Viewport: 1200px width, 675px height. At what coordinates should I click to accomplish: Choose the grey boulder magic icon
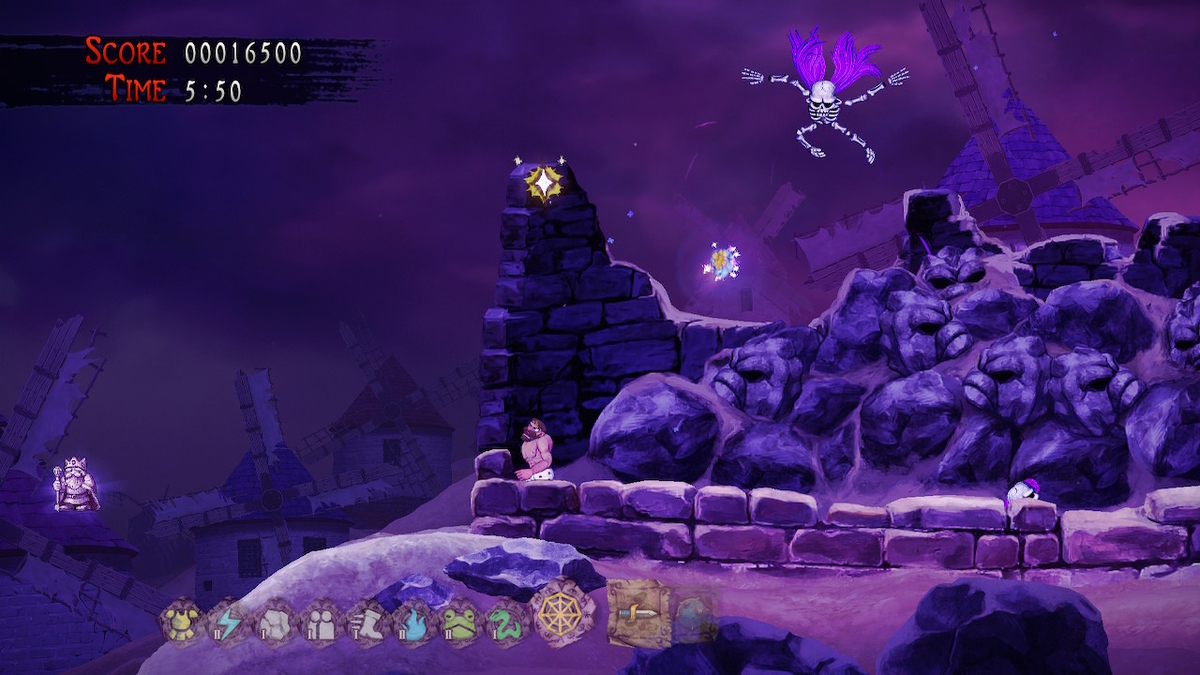[273, 624]
